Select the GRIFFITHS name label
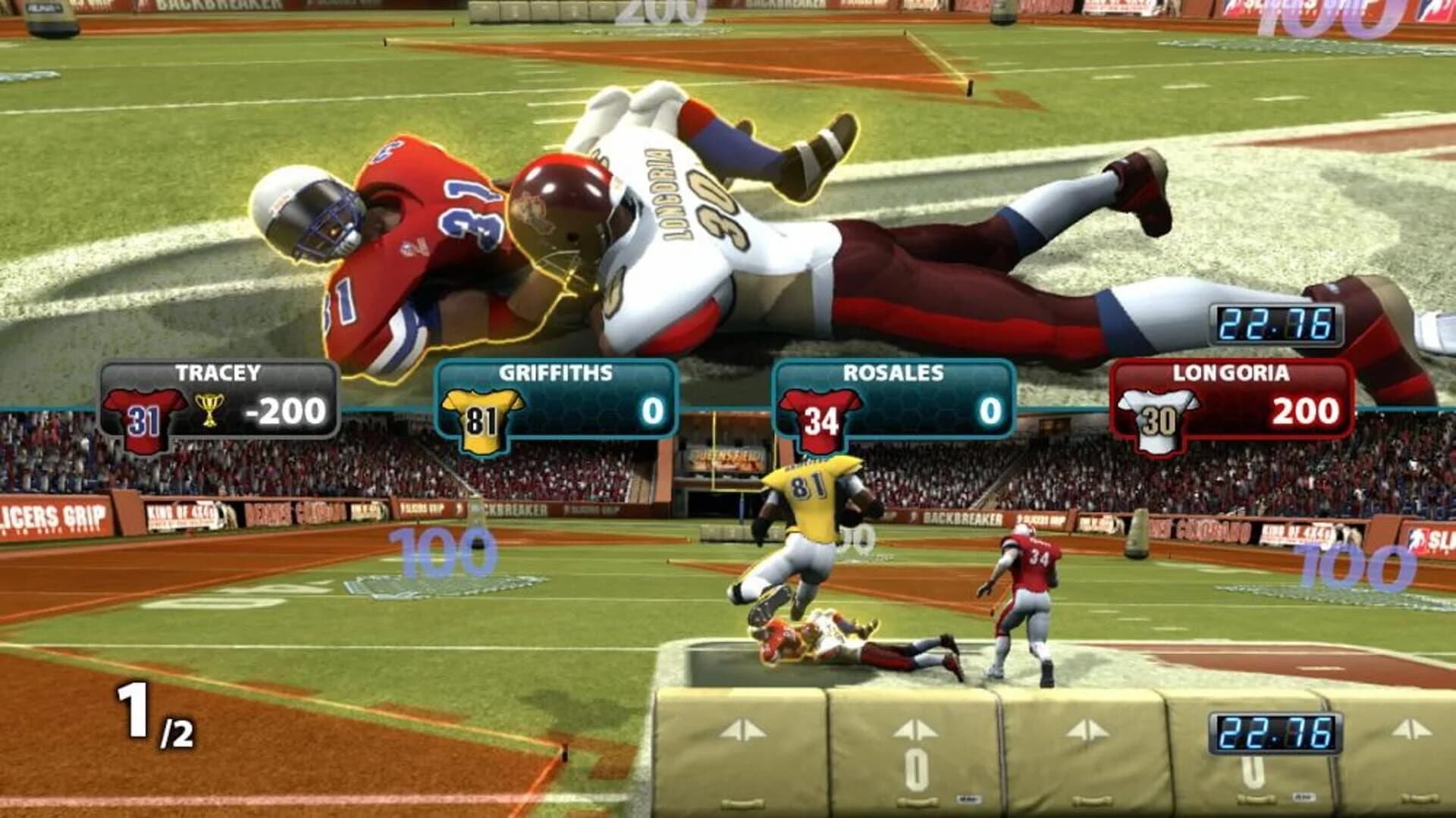The image size is (1456, 818). click(557, 370)
